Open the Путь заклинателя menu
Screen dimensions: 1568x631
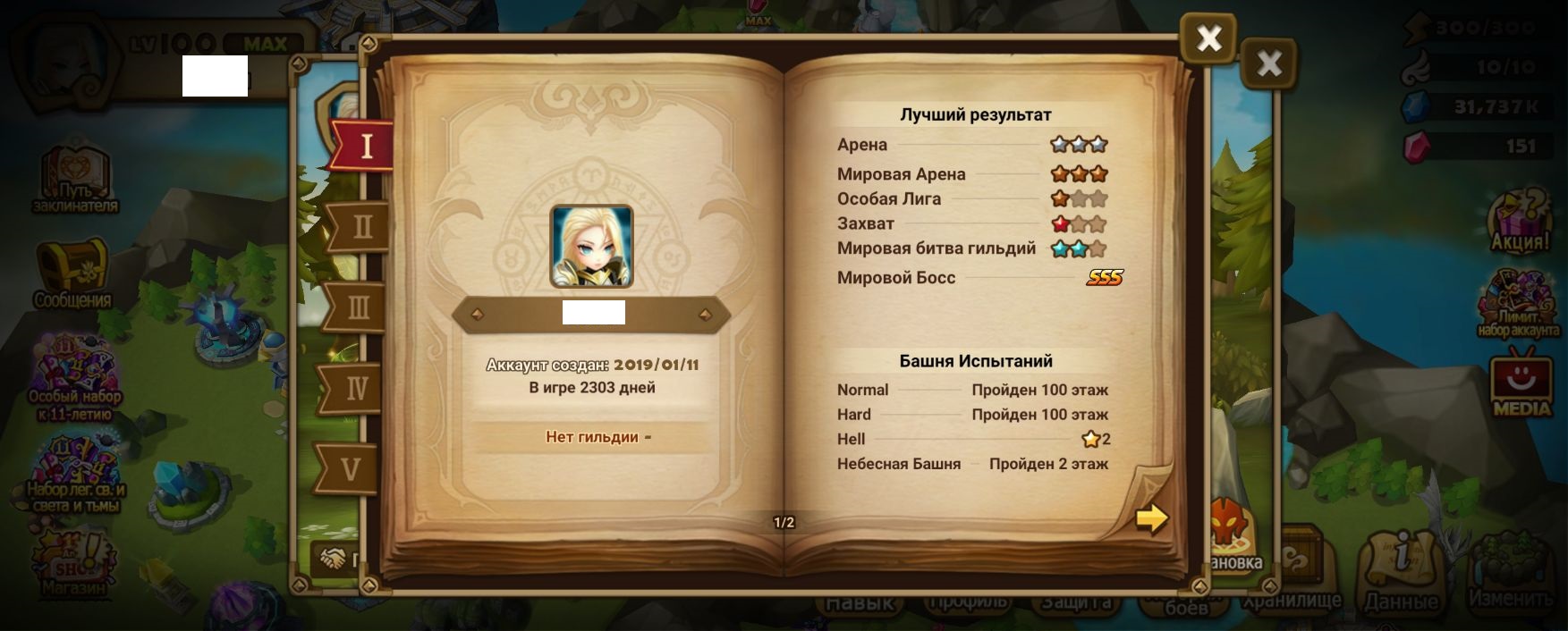tap(75, 179)
